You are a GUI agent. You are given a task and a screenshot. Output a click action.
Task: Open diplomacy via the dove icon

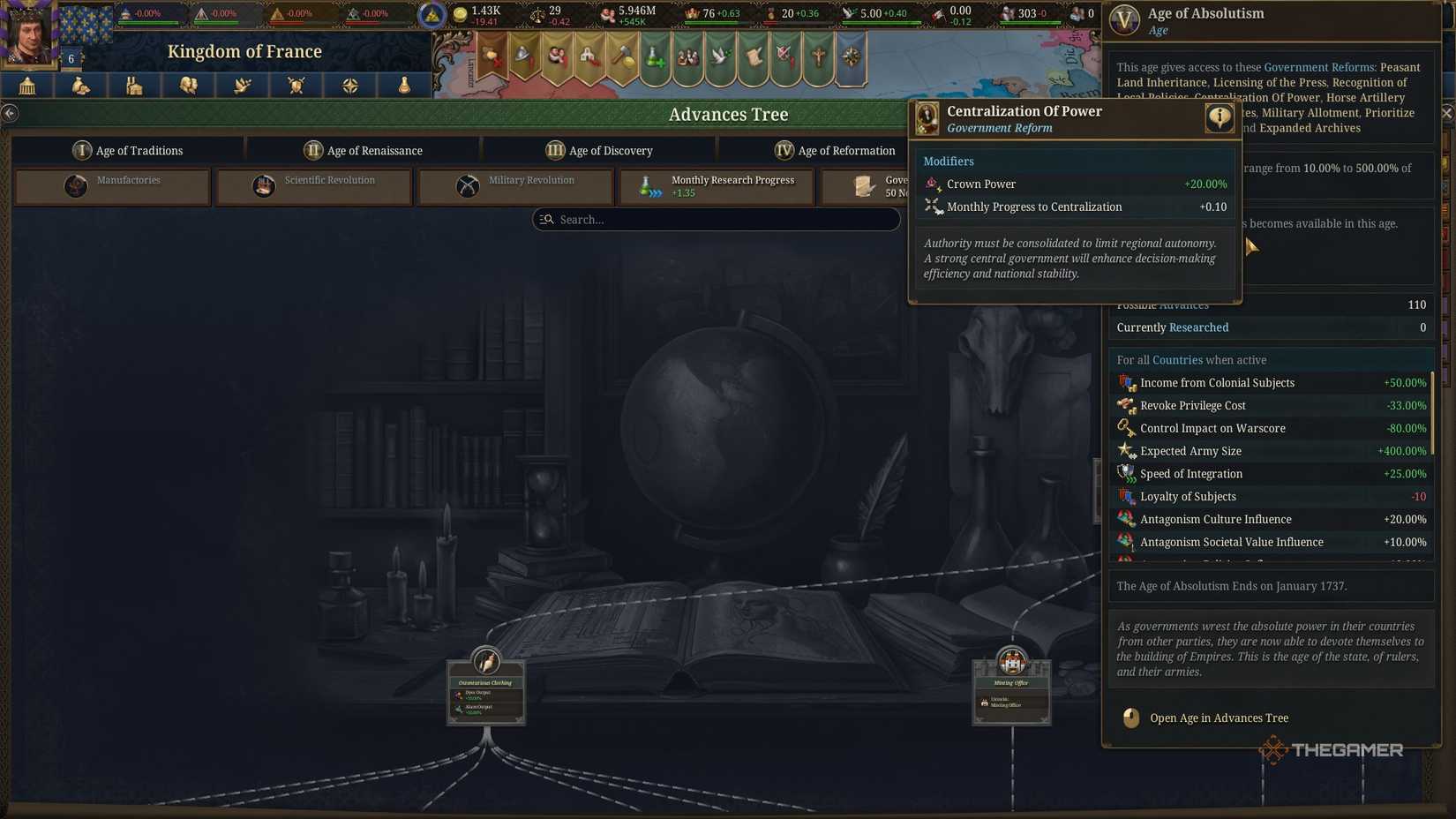tap(242, 85)
